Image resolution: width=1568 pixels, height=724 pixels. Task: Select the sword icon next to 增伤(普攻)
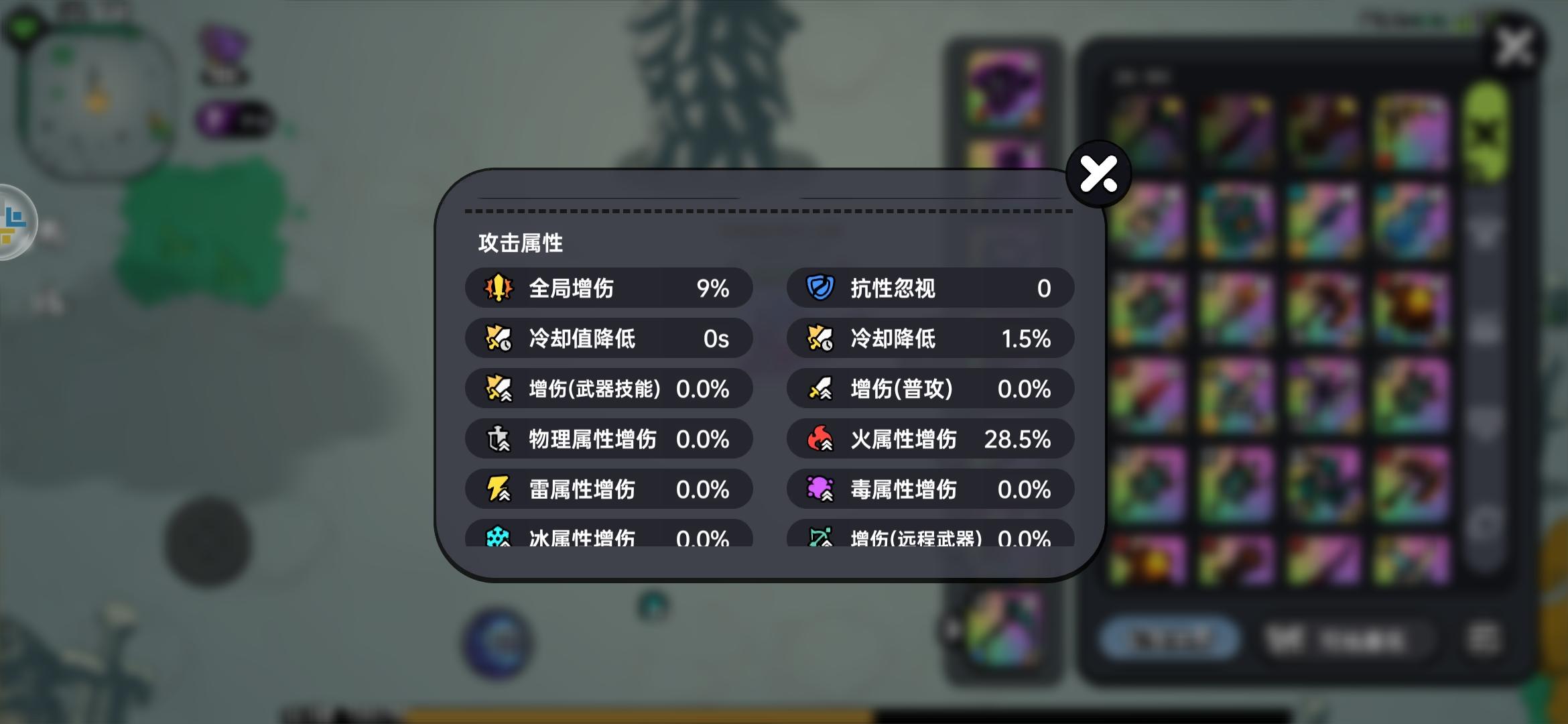click(820, 389)
